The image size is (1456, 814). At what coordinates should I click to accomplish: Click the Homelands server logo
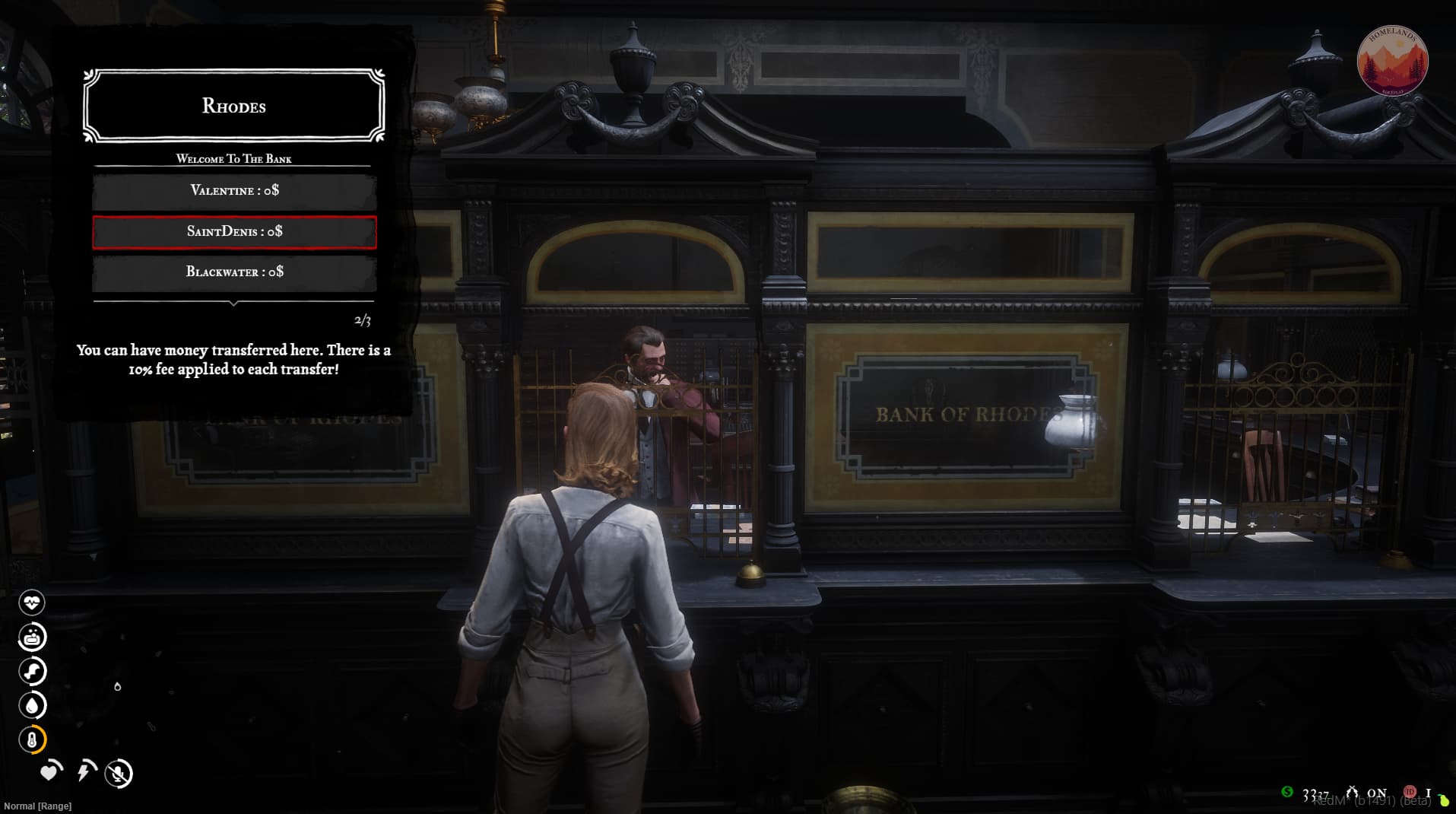[x=1392, y=61]
